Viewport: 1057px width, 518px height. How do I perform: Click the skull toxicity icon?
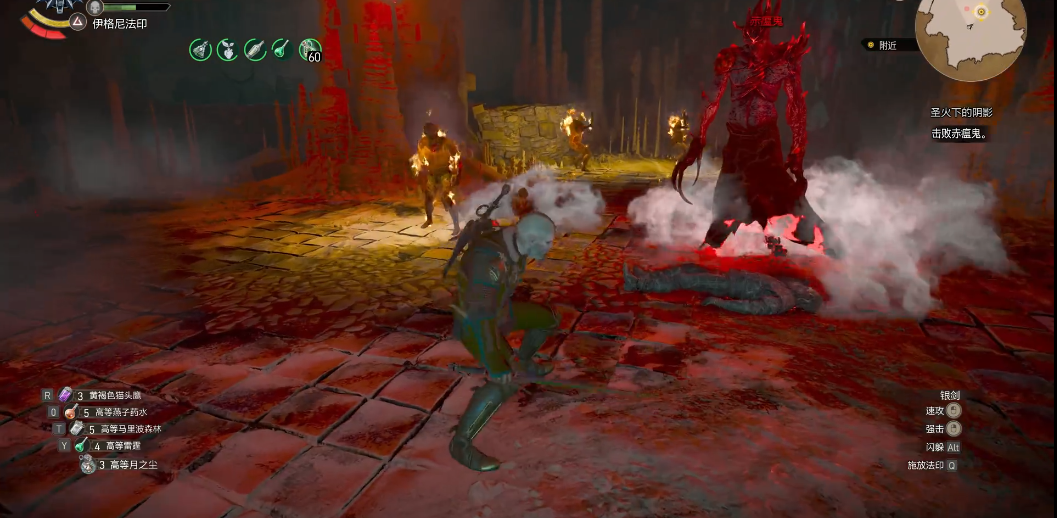point(95,7)
